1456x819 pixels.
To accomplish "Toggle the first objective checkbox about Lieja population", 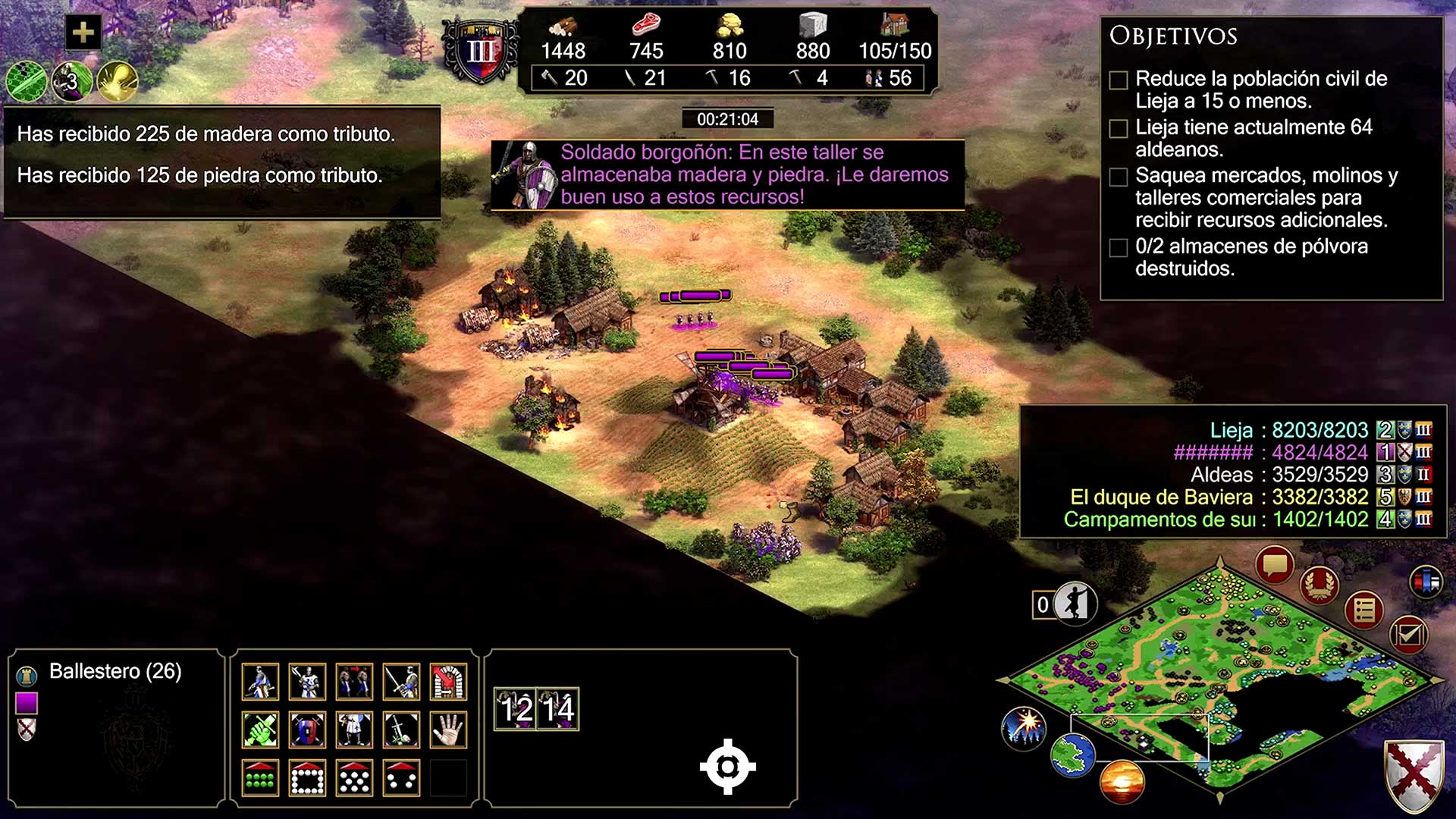I will (1119, 80).
